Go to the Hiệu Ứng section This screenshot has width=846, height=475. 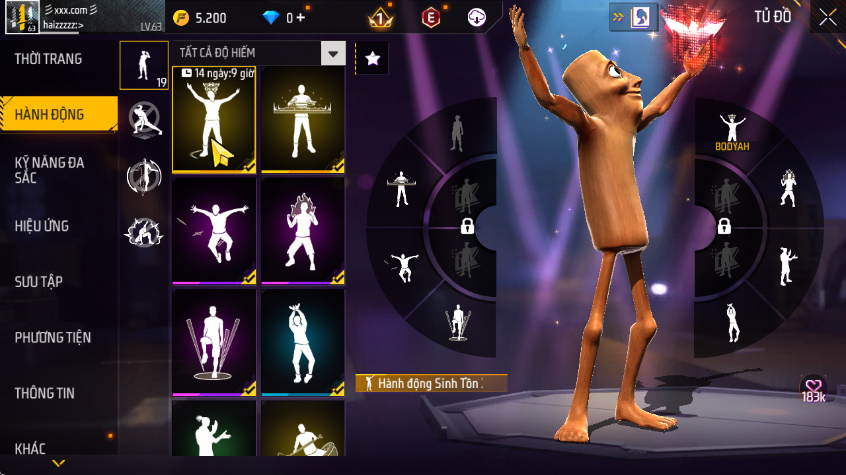coord(42,226)
